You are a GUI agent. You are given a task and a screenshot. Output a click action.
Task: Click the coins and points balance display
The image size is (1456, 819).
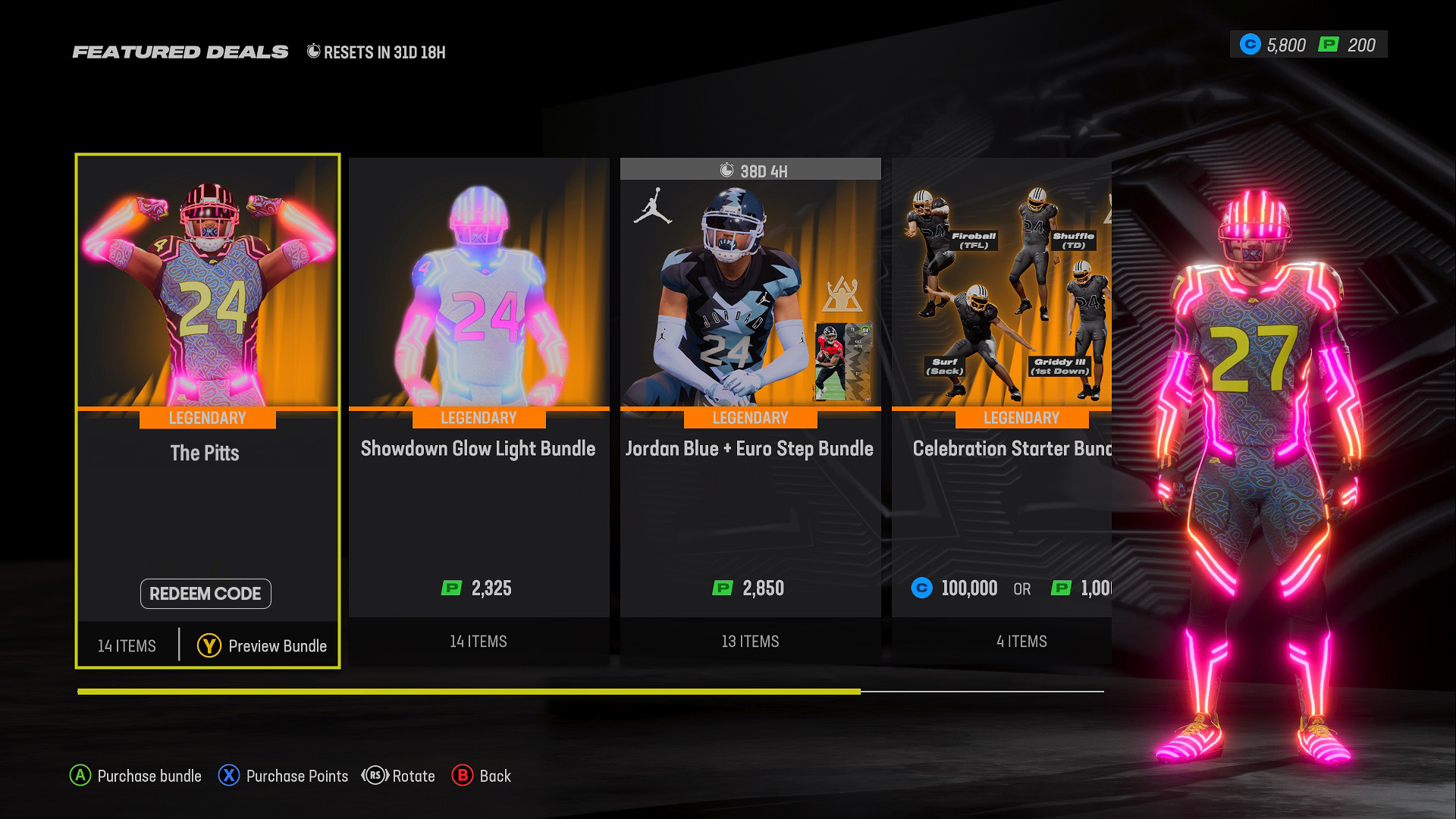coord(1308,45)
